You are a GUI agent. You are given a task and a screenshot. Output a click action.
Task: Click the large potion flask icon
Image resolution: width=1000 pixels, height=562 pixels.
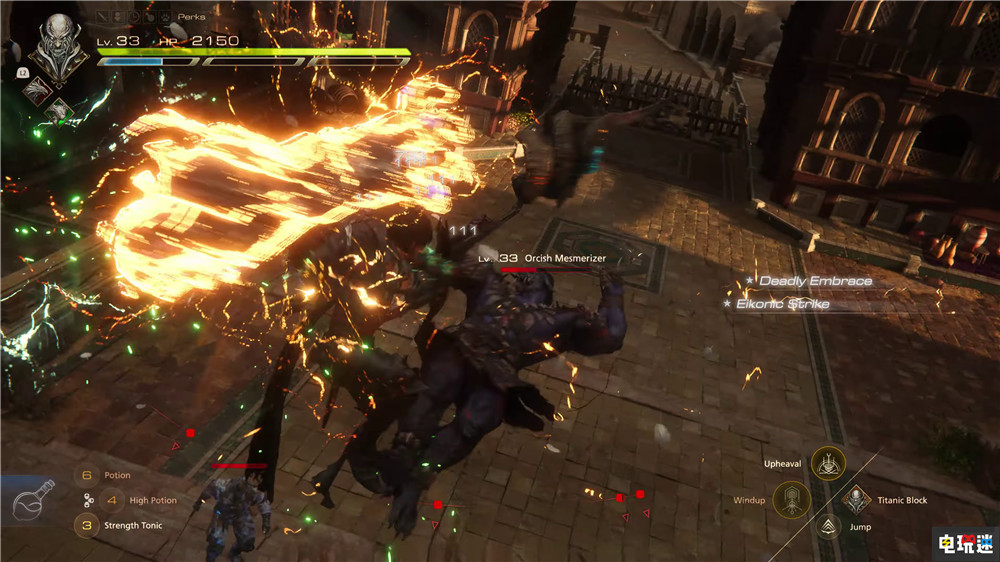(x=31, y=501)
